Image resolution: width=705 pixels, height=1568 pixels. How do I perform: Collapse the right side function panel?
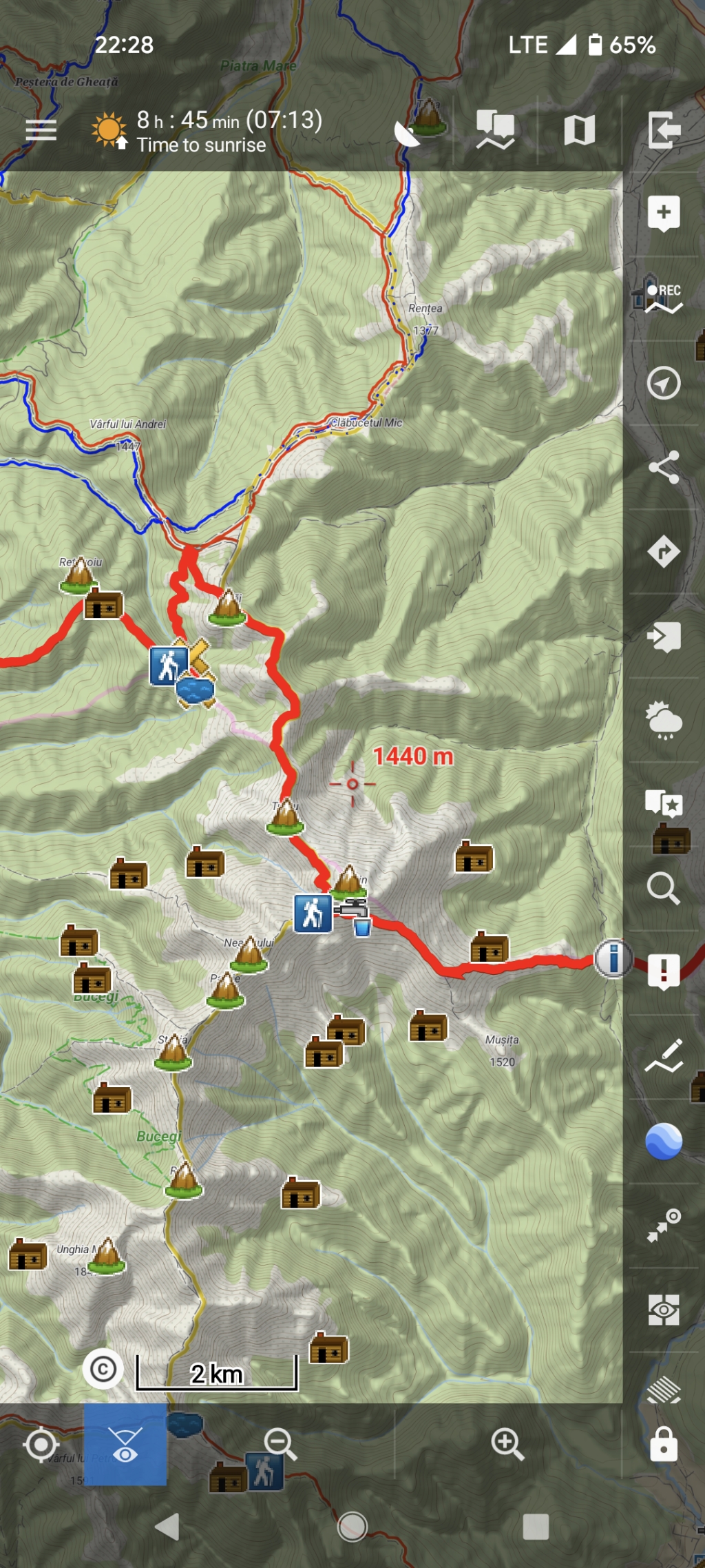click(664, 130)
